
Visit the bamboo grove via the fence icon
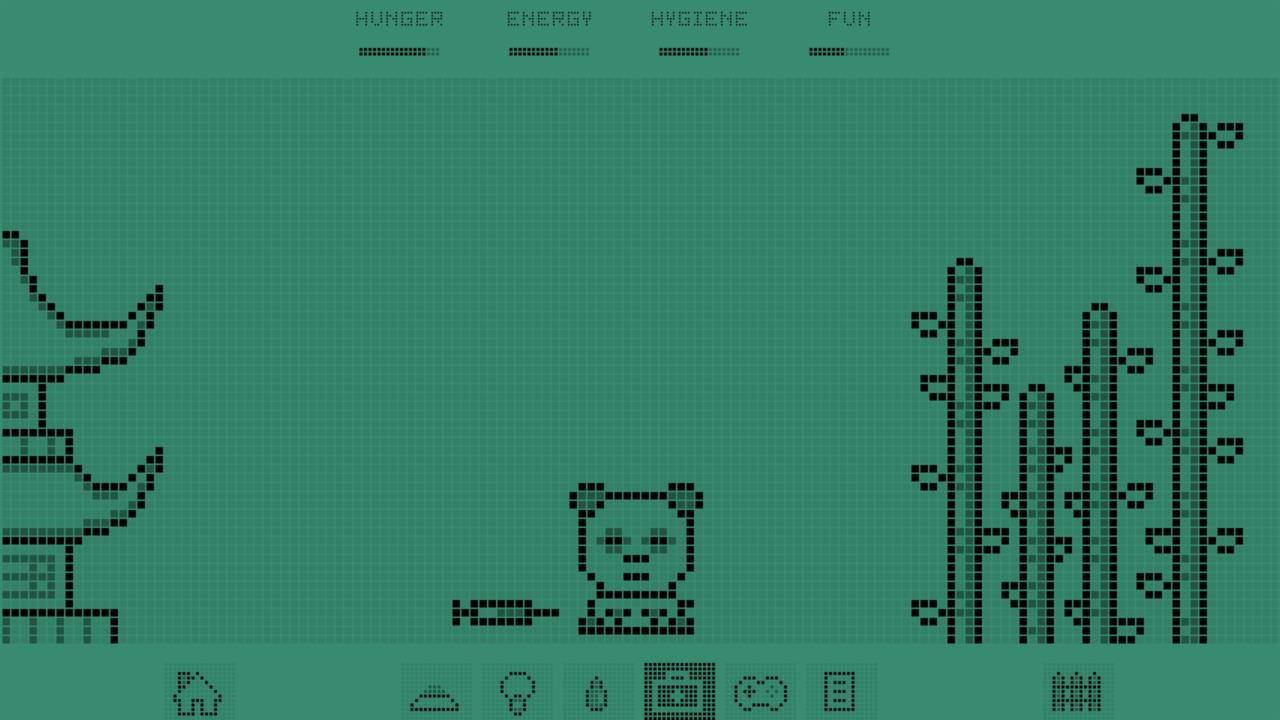click(1075, 690)
